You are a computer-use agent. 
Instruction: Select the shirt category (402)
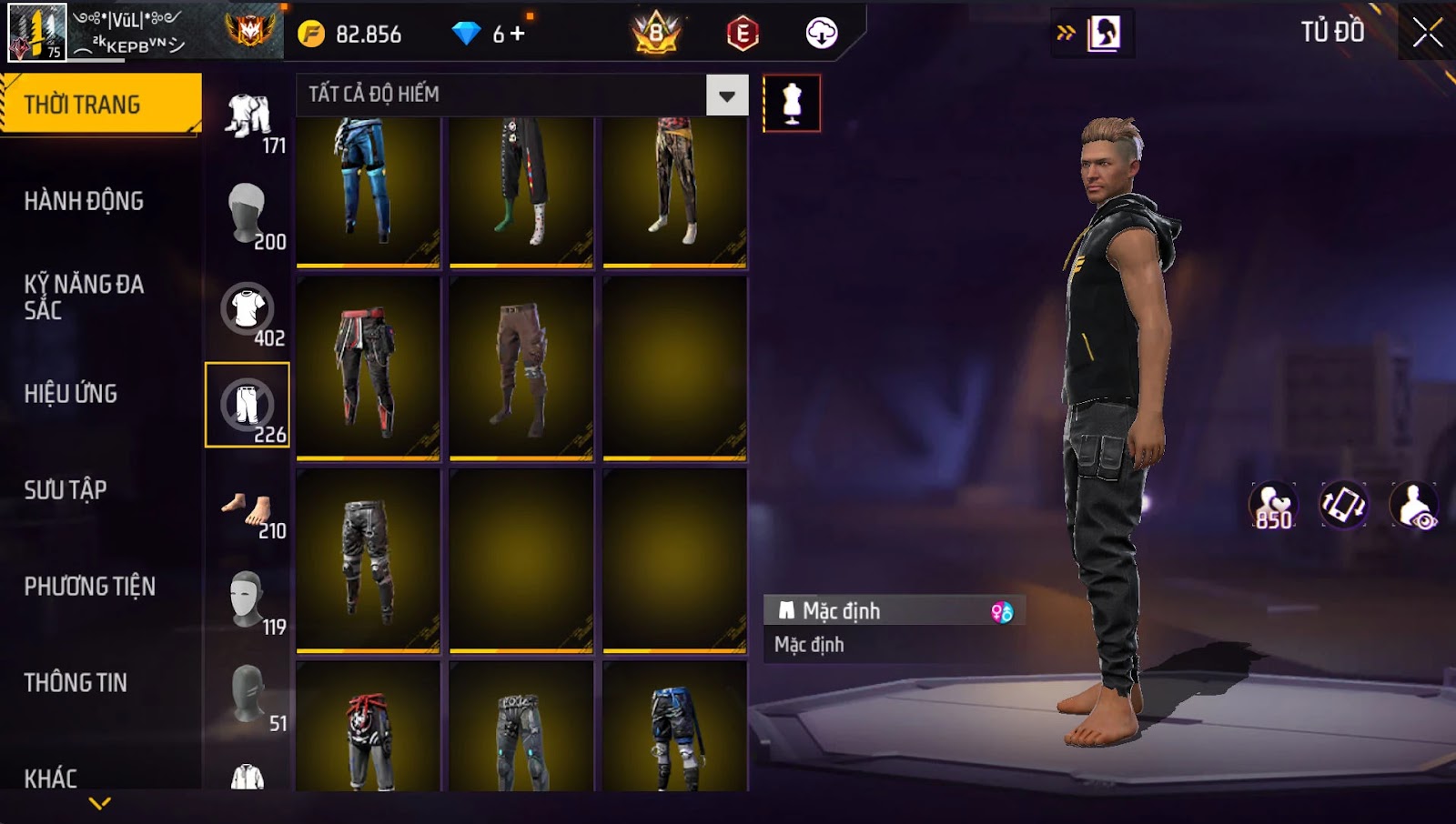tap(248, 311)
